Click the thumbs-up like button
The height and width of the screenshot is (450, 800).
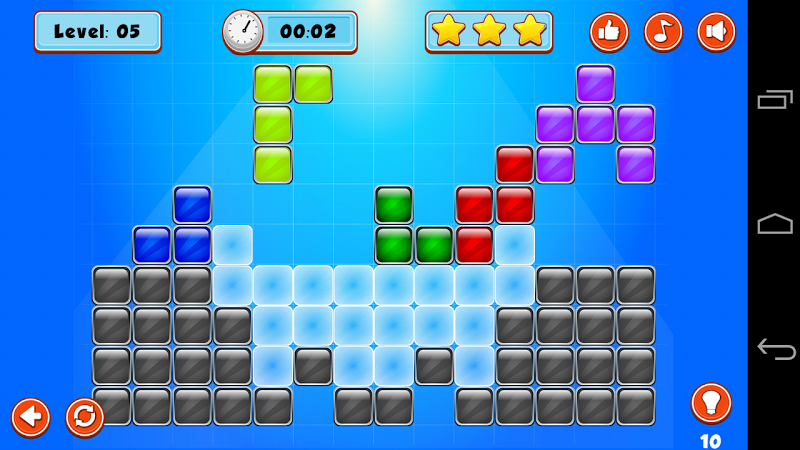[609, 32]
